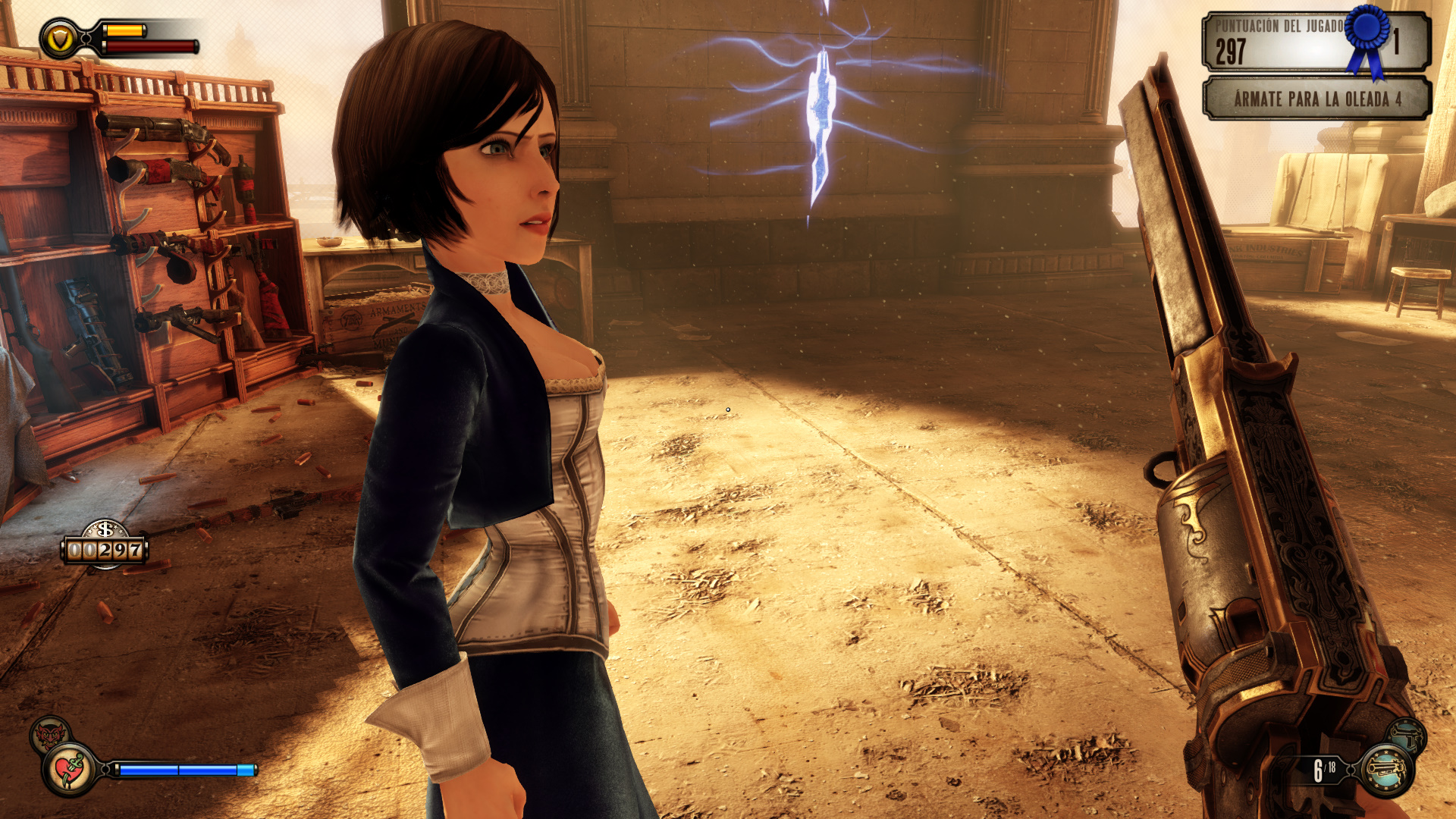Open the 'Ármate para la oleada 4' objective banner
1456x819 pixels.
click(1316, 99)
